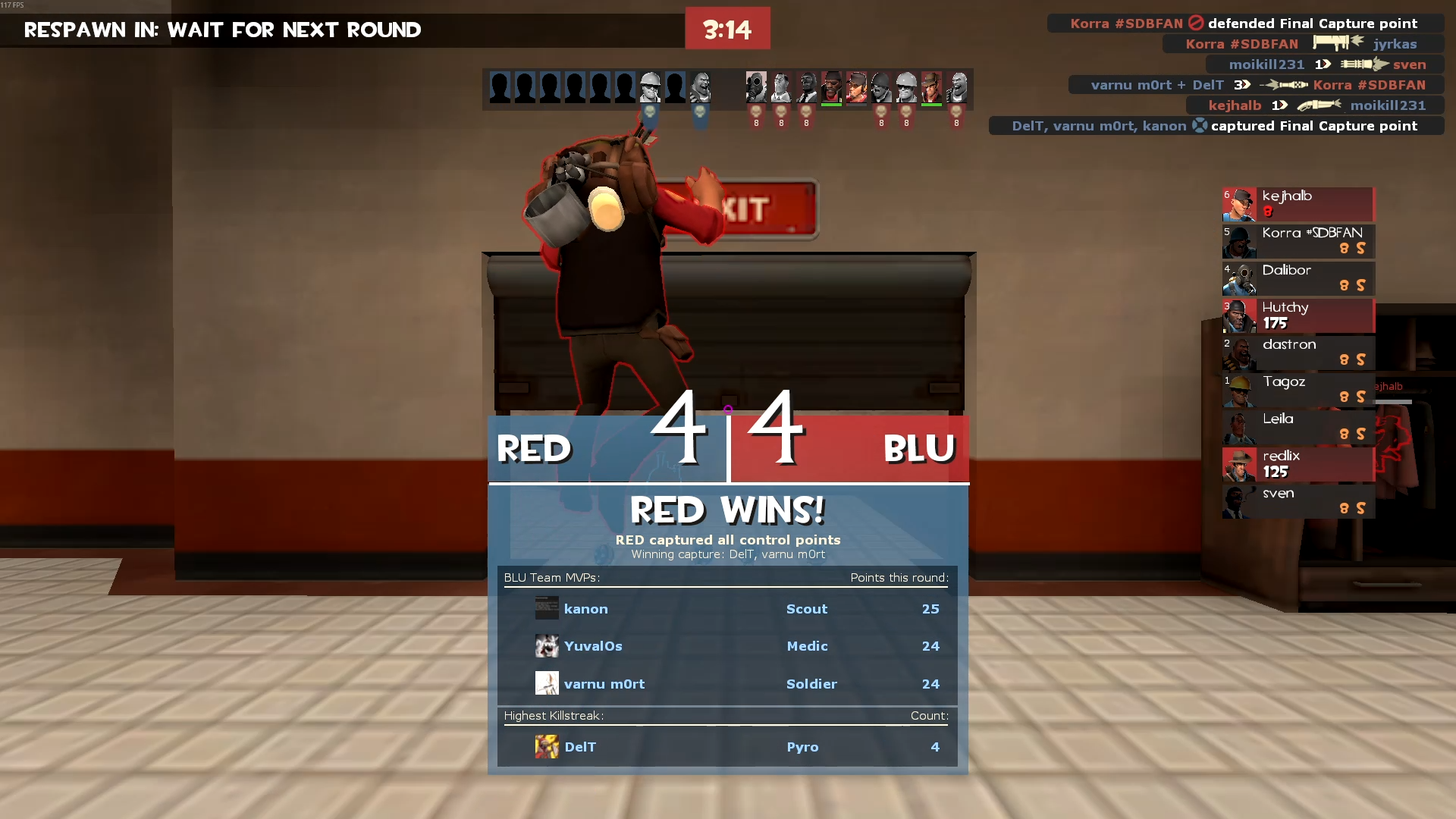Click redlix's panel showing 125 health
Screen dimensions: 1456x819
point(1298,464)
